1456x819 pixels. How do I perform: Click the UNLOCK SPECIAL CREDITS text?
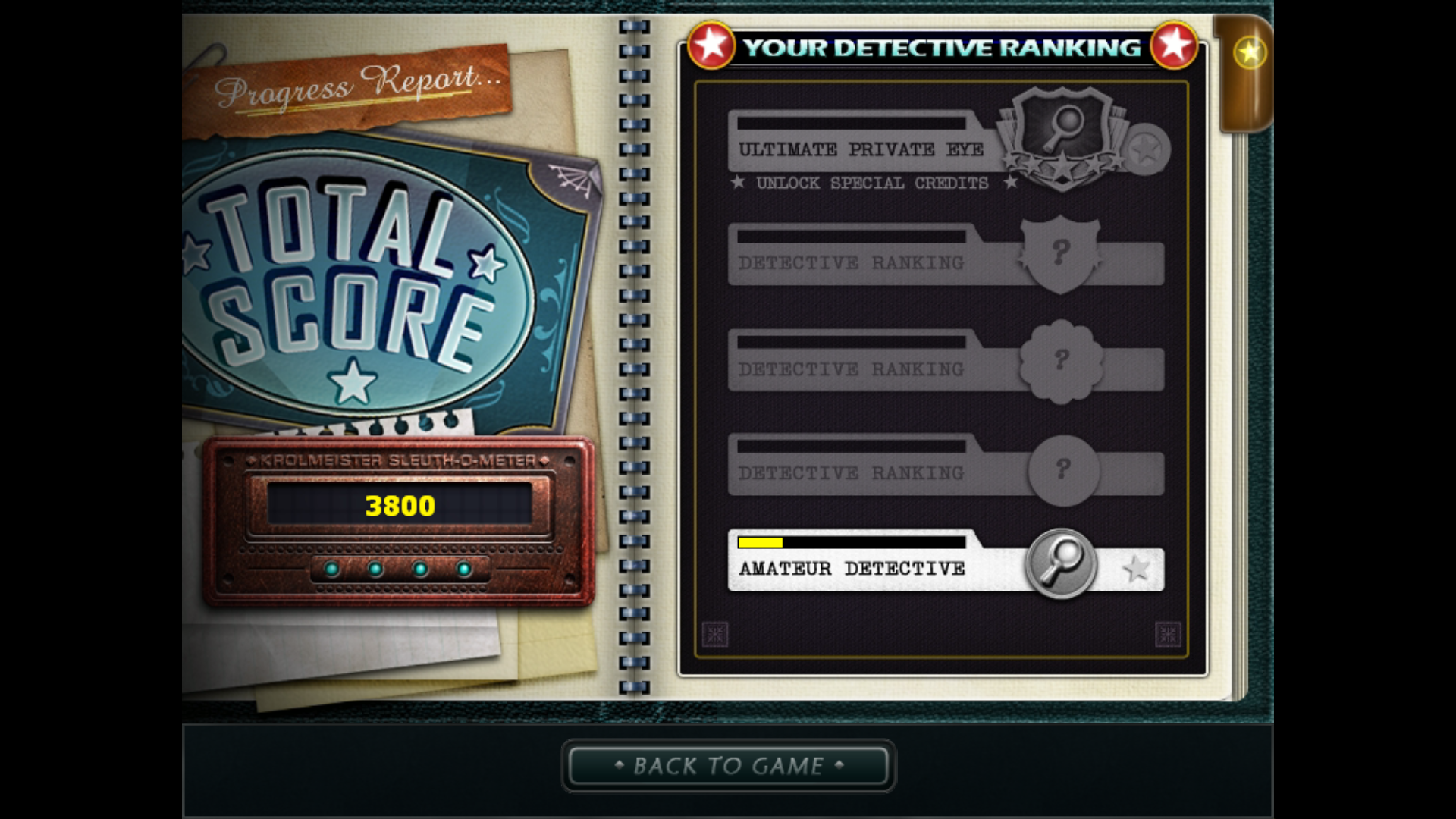[871, 183]
